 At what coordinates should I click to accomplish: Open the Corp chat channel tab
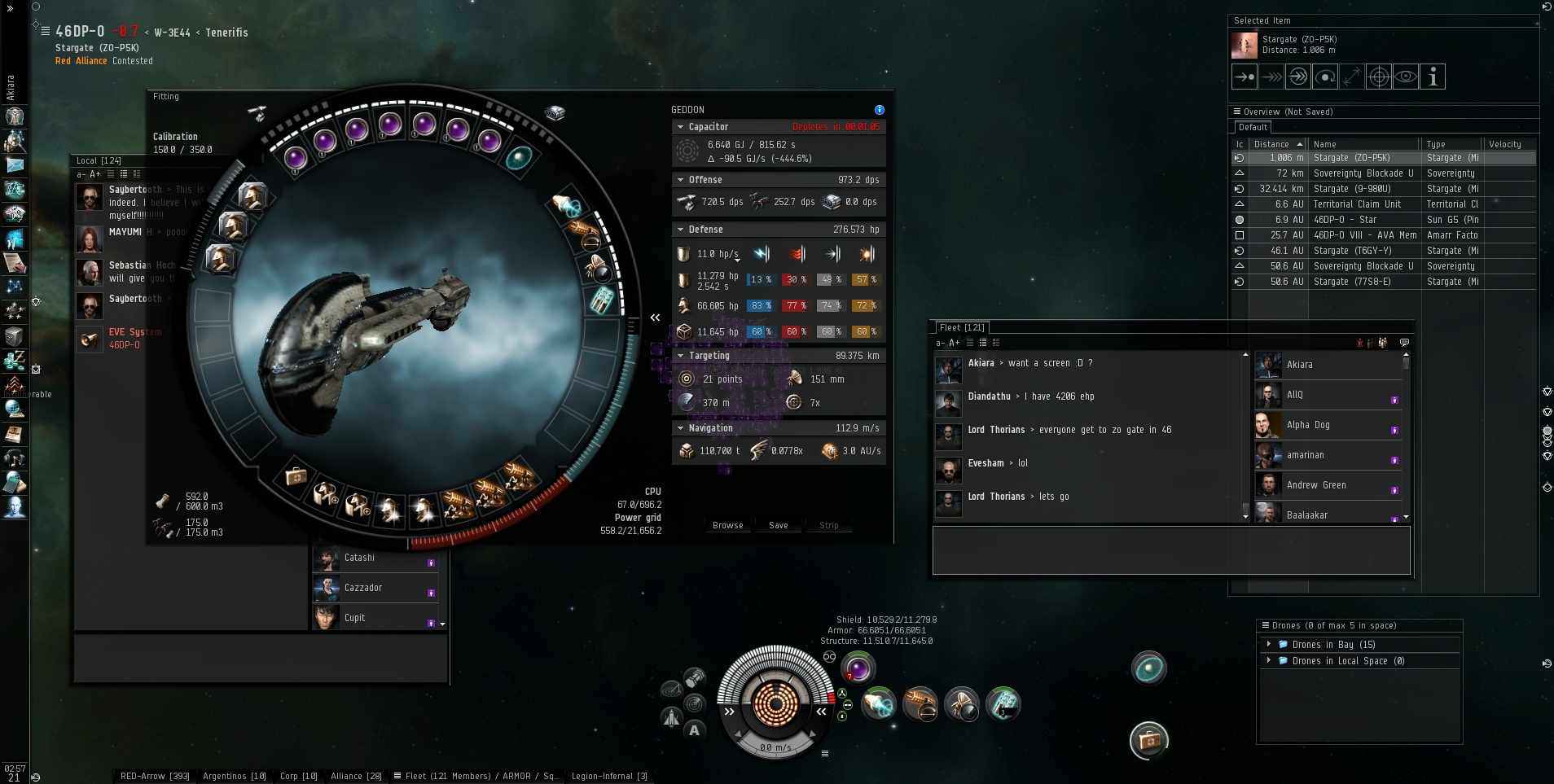298,776
